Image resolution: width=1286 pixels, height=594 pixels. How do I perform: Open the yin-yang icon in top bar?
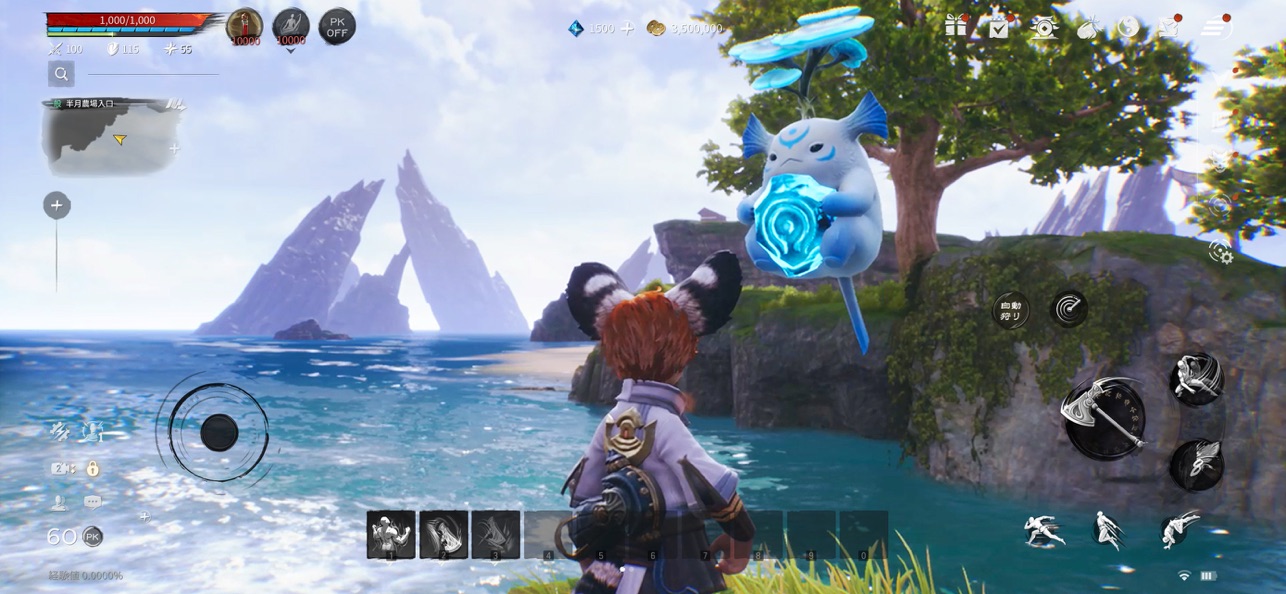coord(1129,27)
